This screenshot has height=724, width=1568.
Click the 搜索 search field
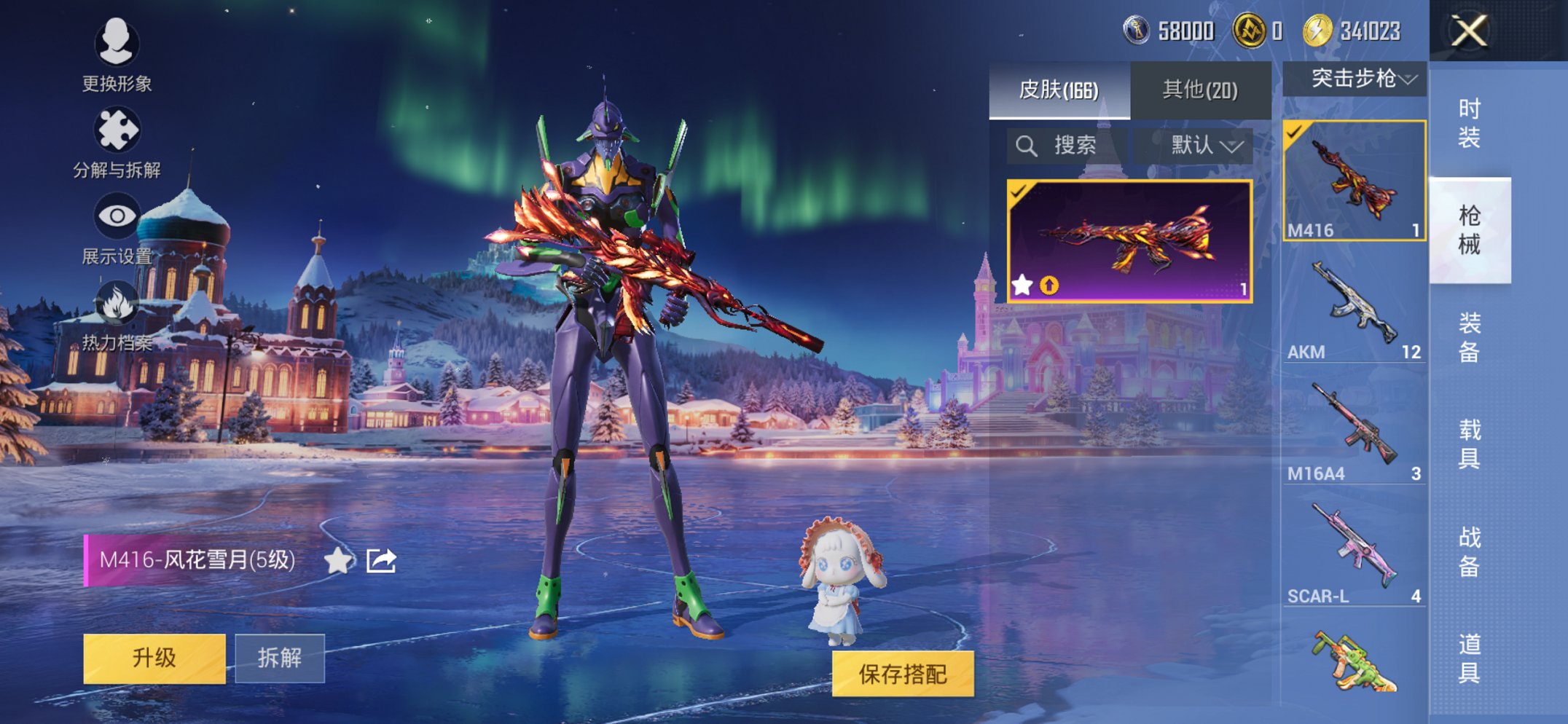[x=1066, y=146]
